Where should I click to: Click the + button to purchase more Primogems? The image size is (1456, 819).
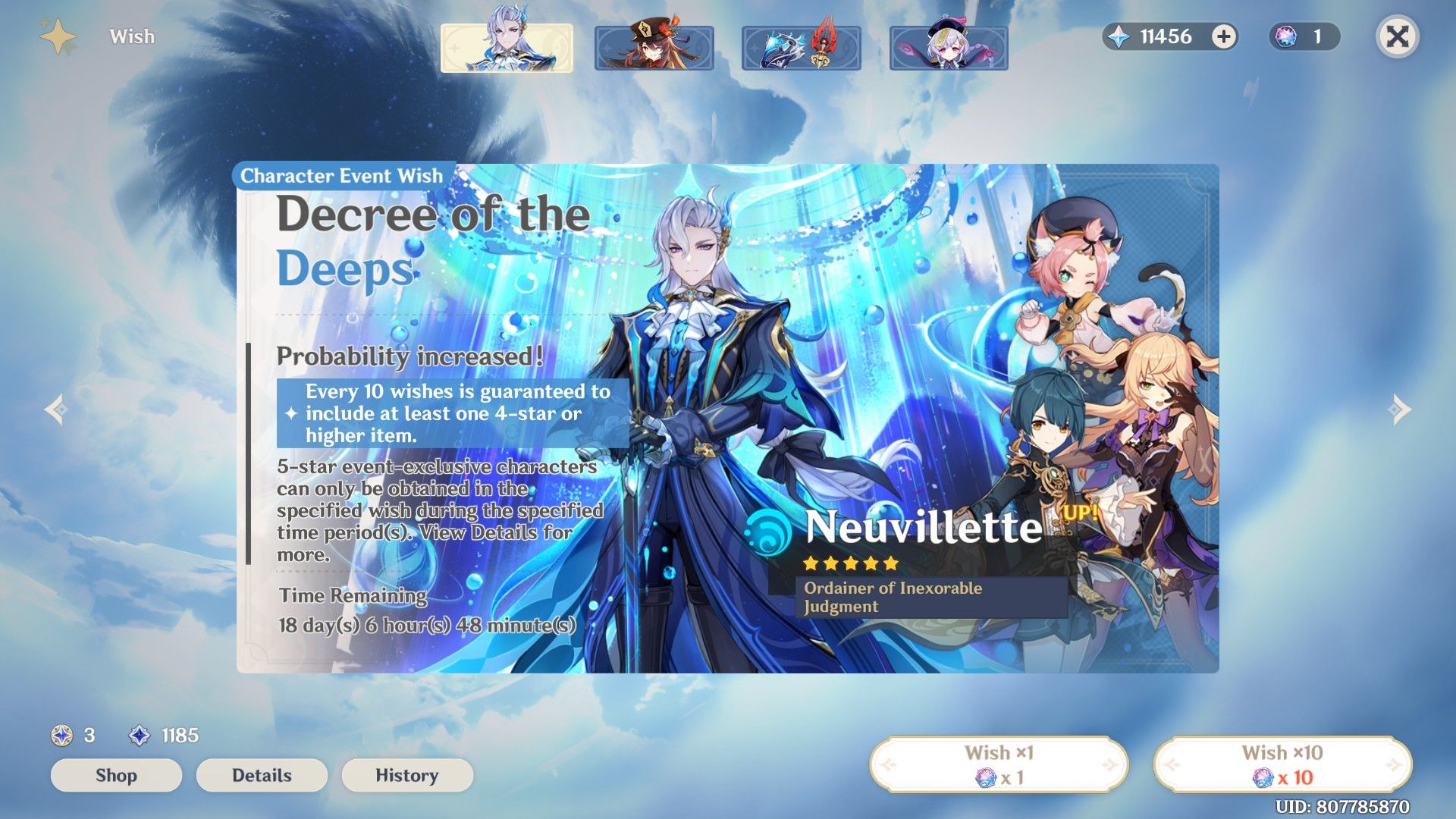pyautogui.click(x=1224, y=36)
